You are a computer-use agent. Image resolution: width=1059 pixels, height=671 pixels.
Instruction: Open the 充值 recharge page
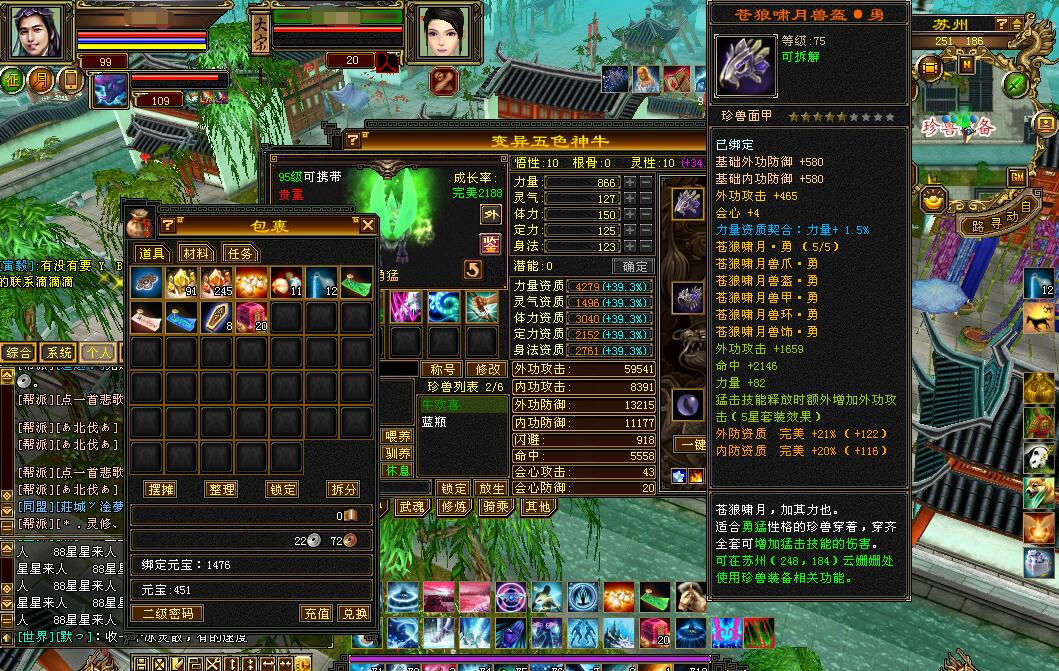click(317, 613)
